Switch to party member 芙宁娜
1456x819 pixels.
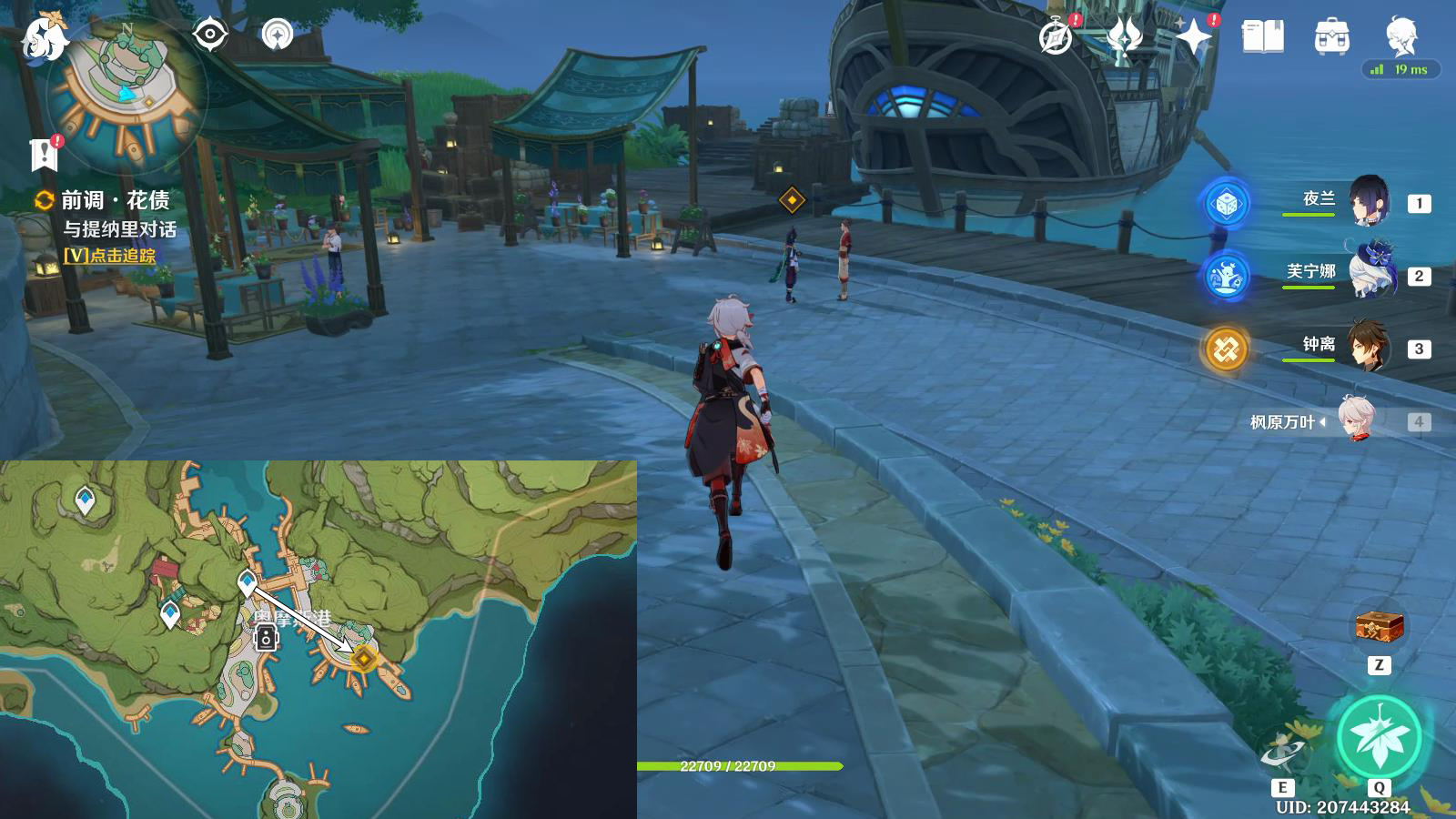[1367, 273]
